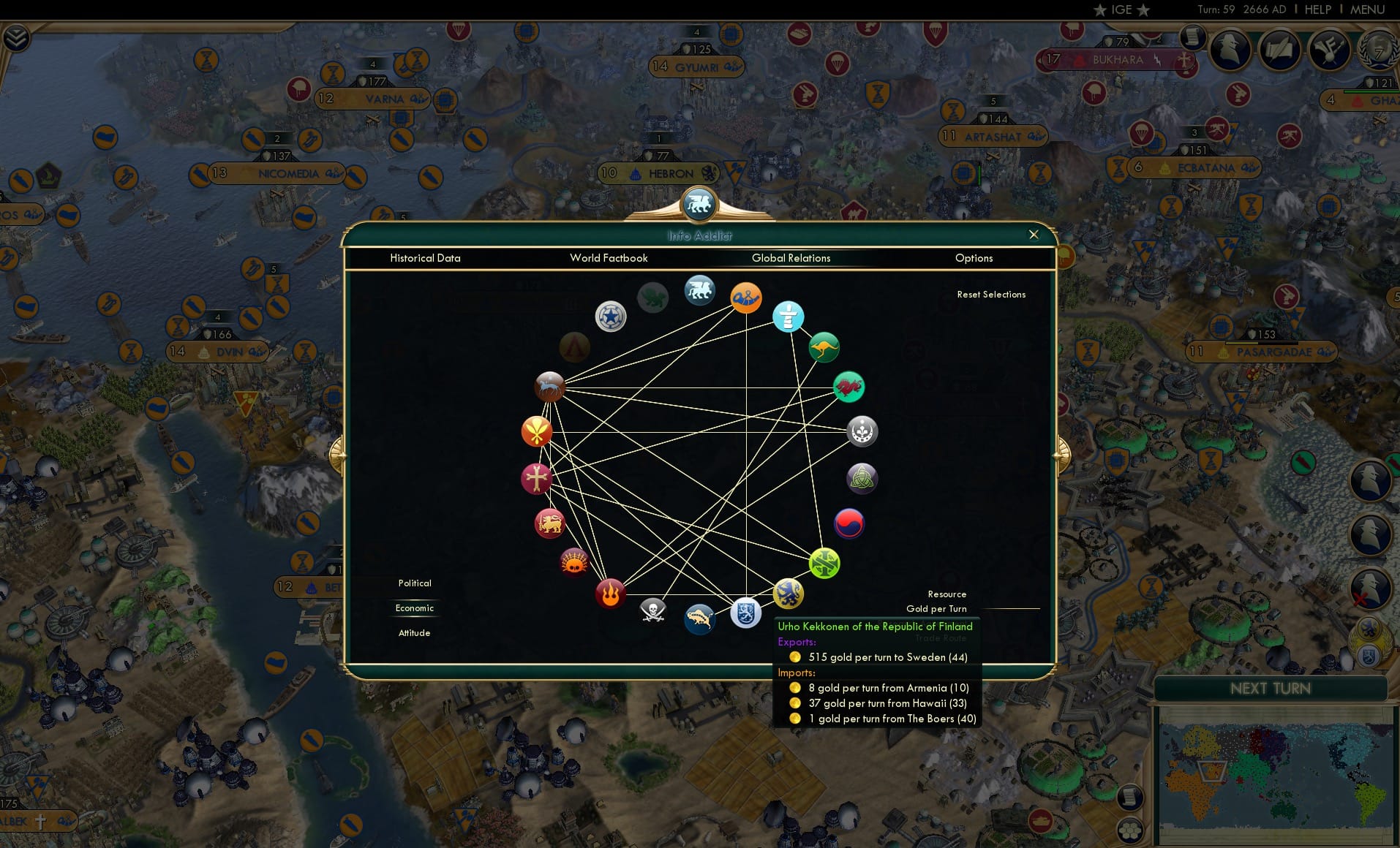Select the Economic relations view

(x=415, y=608)
